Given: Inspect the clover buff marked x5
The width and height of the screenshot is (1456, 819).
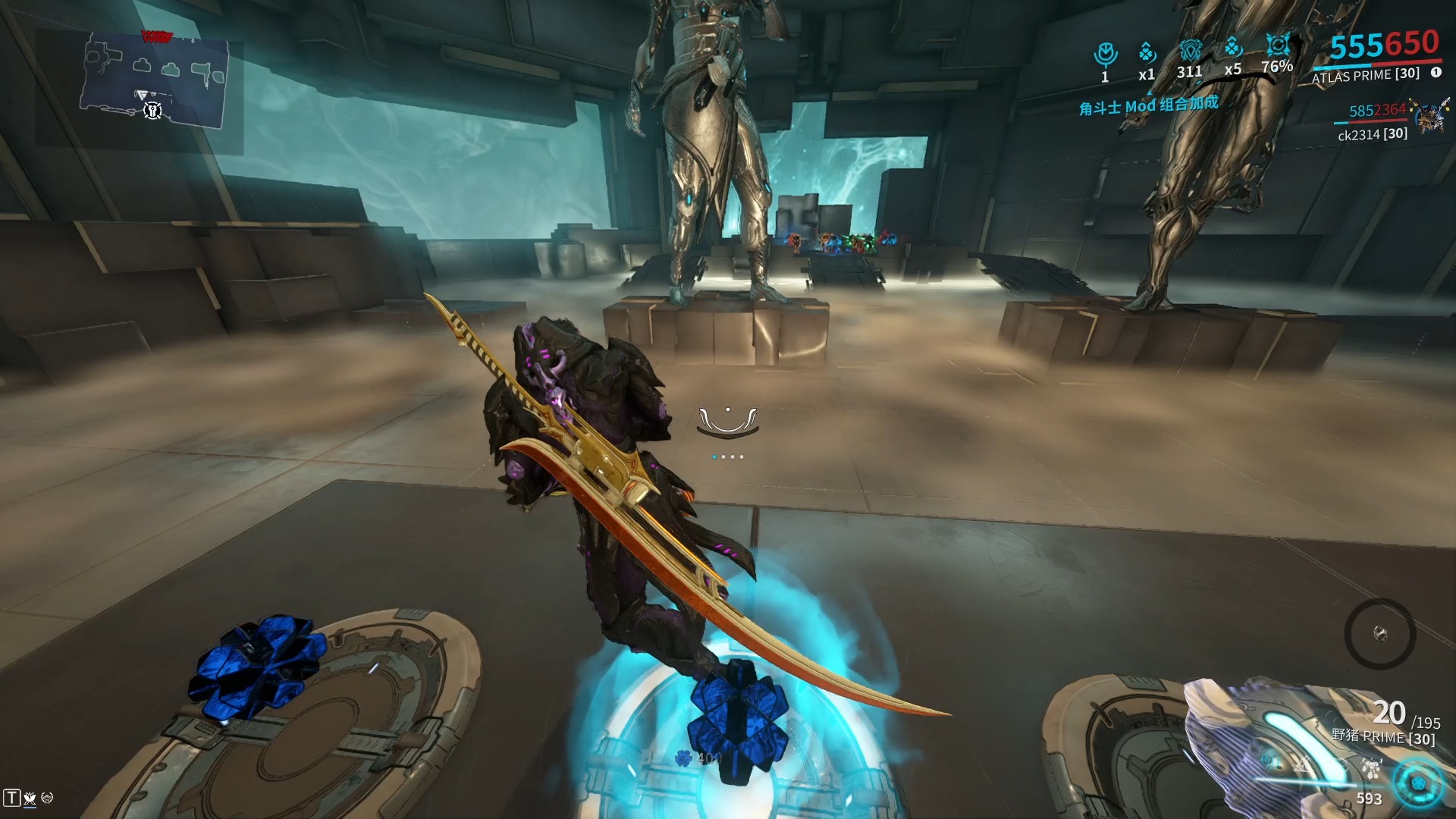Looking at the screenshot, I should coord(1233,49).
